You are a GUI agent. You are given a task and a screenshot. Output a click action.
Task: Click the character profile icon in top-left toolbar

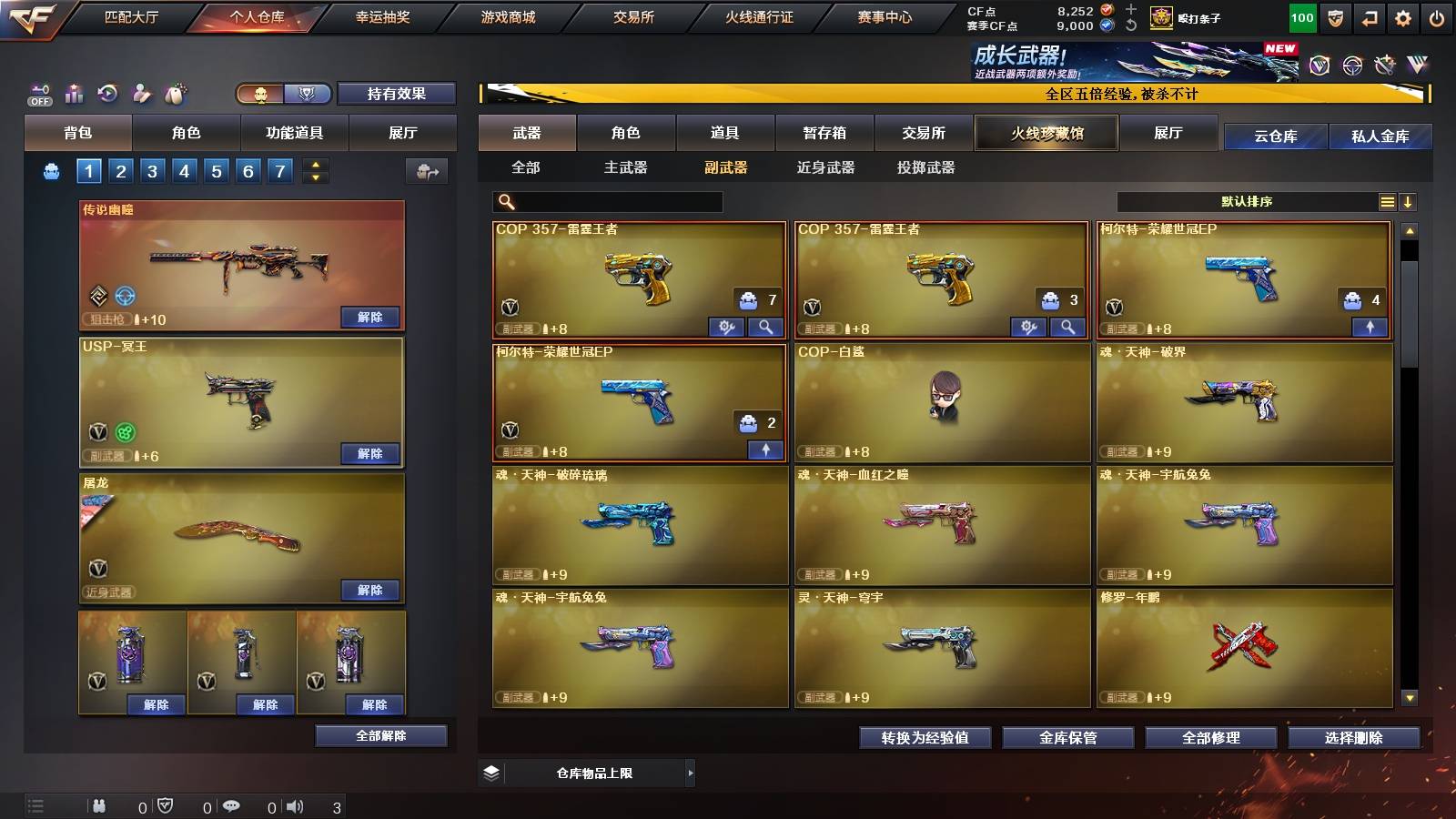[x=141, y=94]
